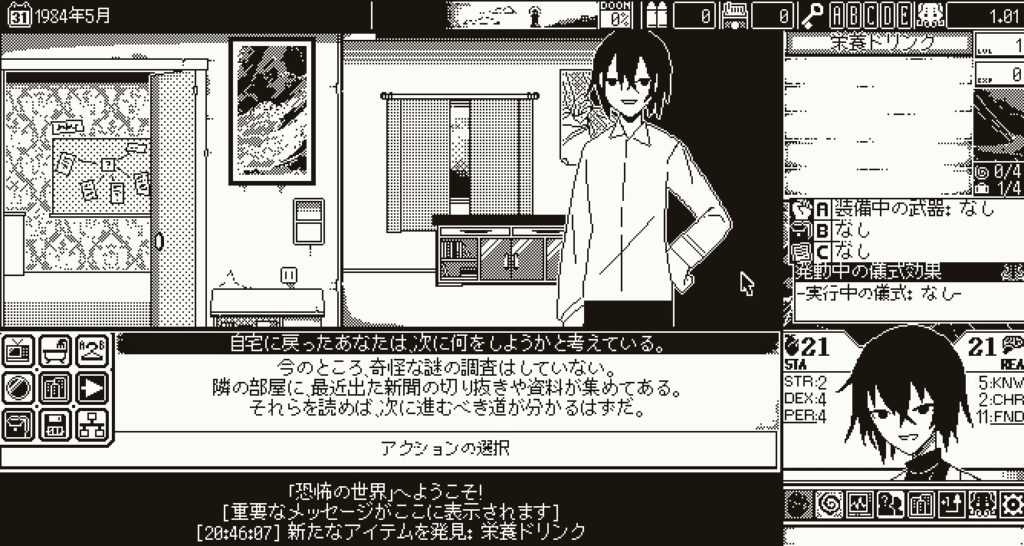Open the backpack icon in action grid
This screenshot has width=1024, height=546.
pos(20,424)
